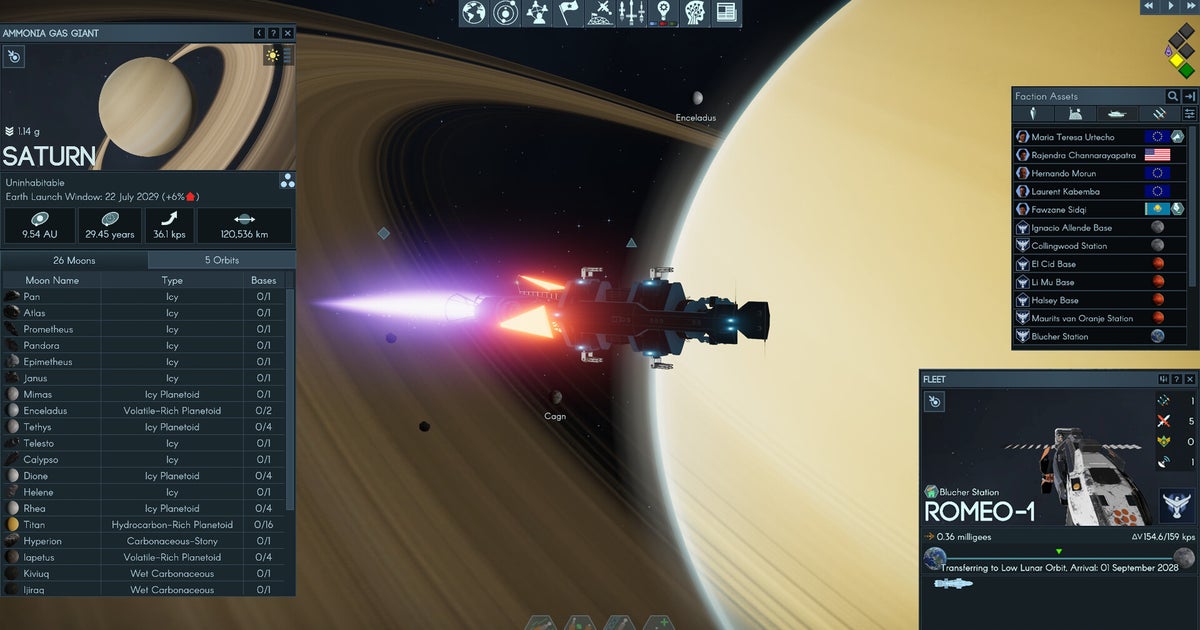Choose Halsey Base from faction assets

pos(1053,300)
